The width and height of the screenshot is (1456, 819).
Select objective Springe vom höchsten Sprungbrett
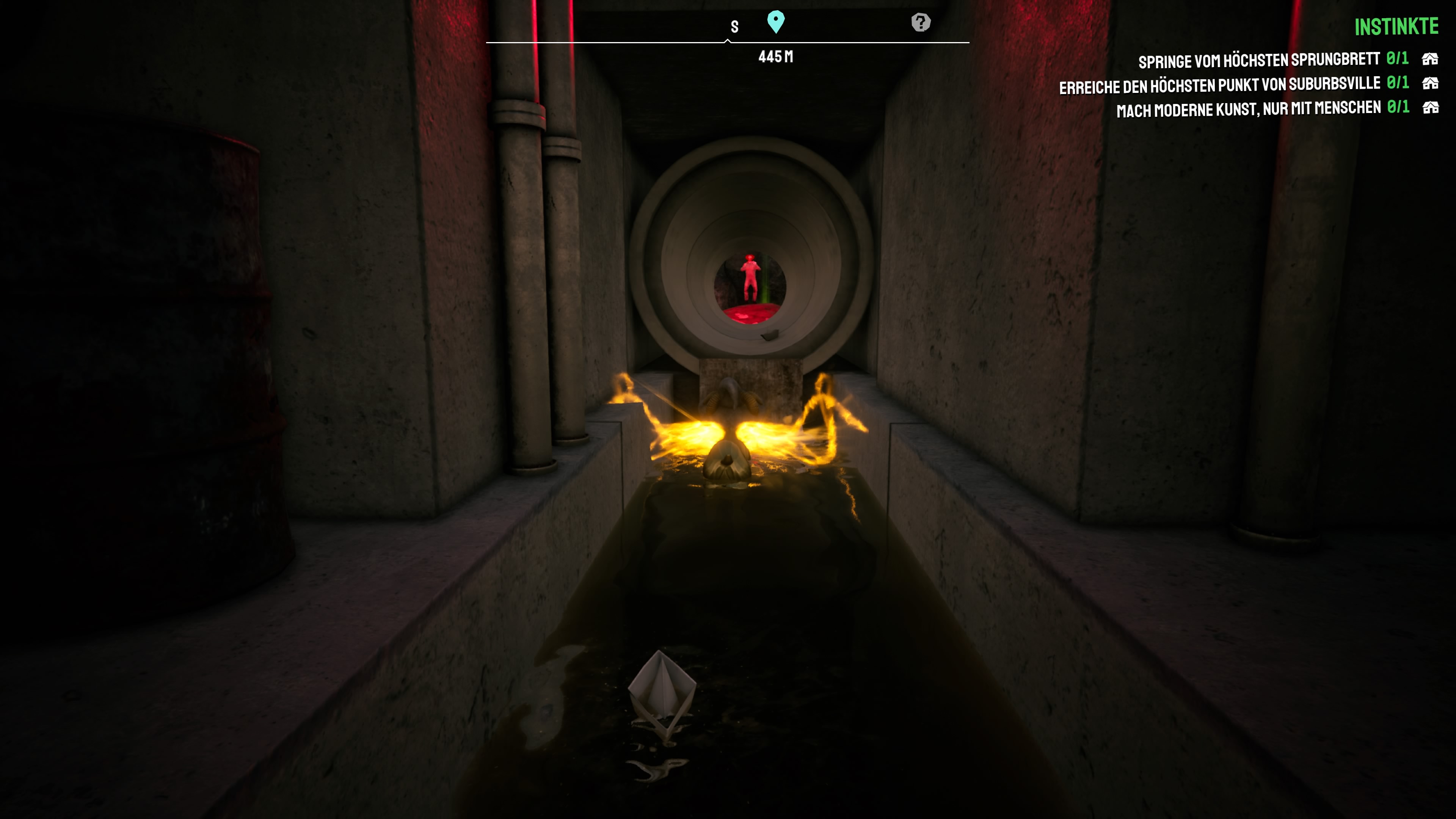coord(1259,60)
